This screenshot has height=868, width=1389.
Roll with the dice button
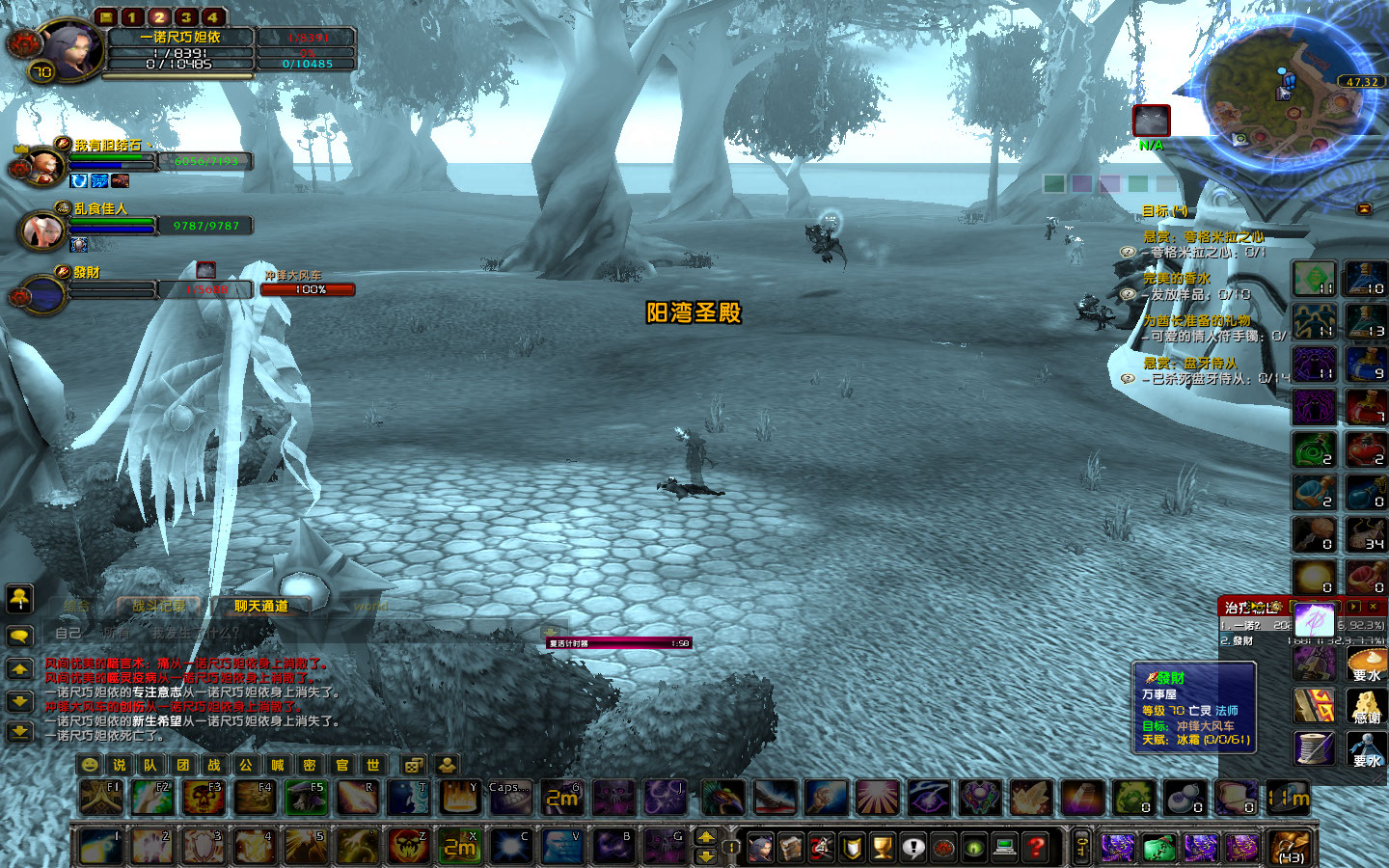point(413,765)
